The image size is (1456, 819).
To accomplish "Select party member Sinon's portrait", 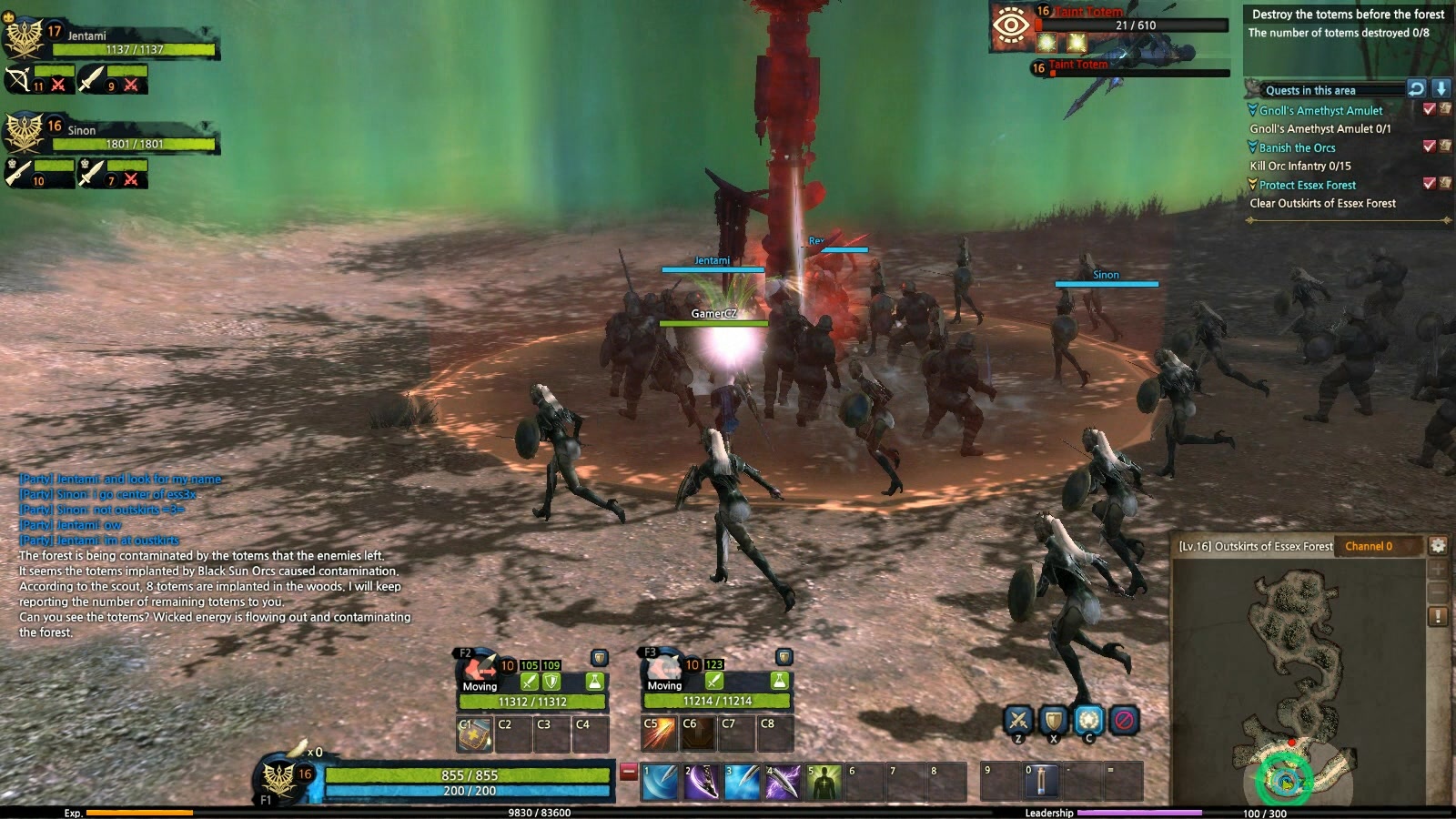I will pos(24,133).
